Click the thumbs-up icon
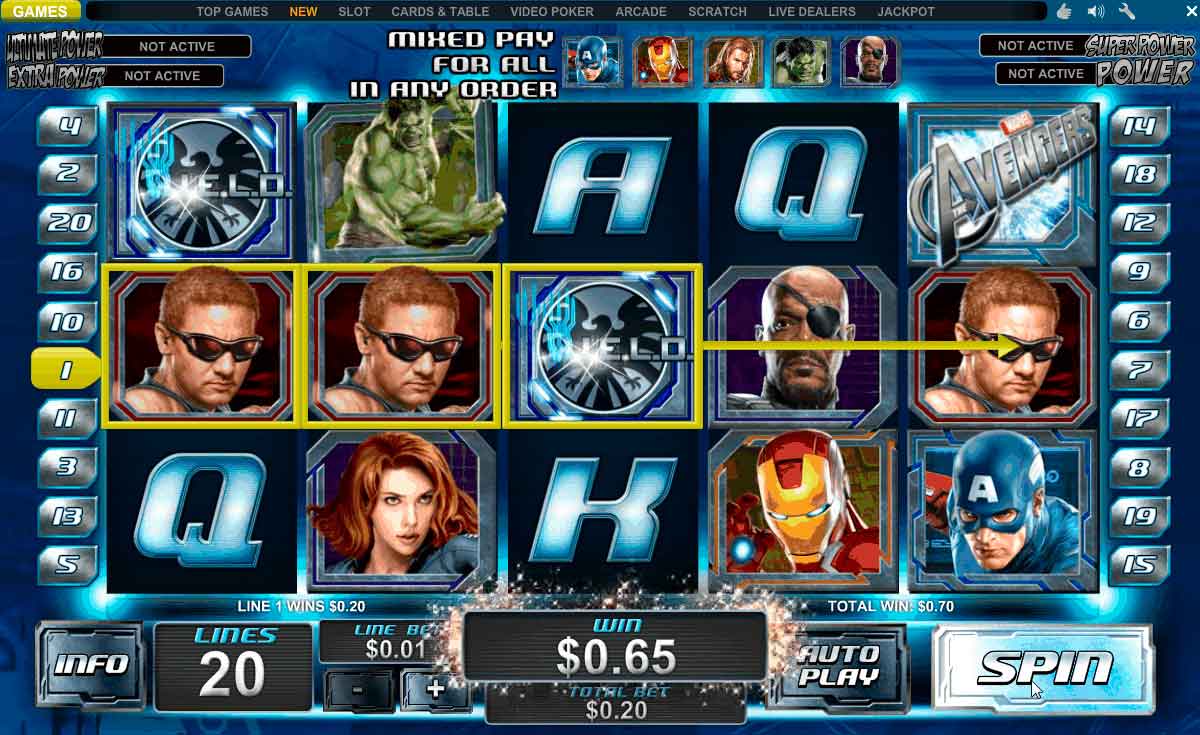 pos(1064,12)
